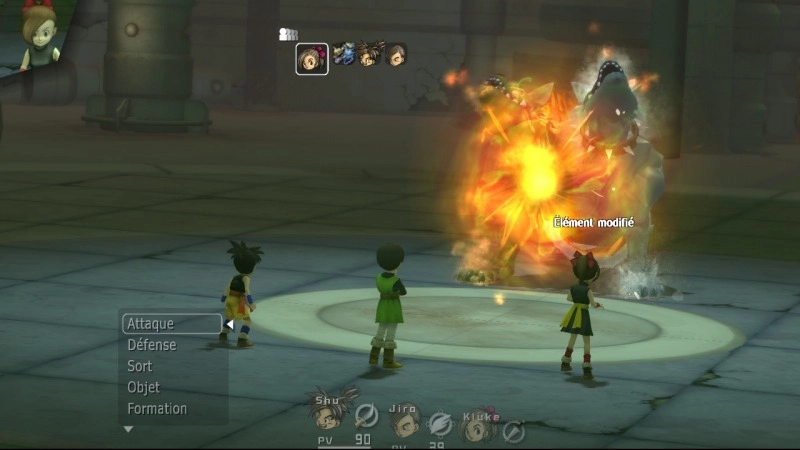Open the Objet item menu
Image resolution: width=800 pixels, height=450 pixels.
click(144, 387)
